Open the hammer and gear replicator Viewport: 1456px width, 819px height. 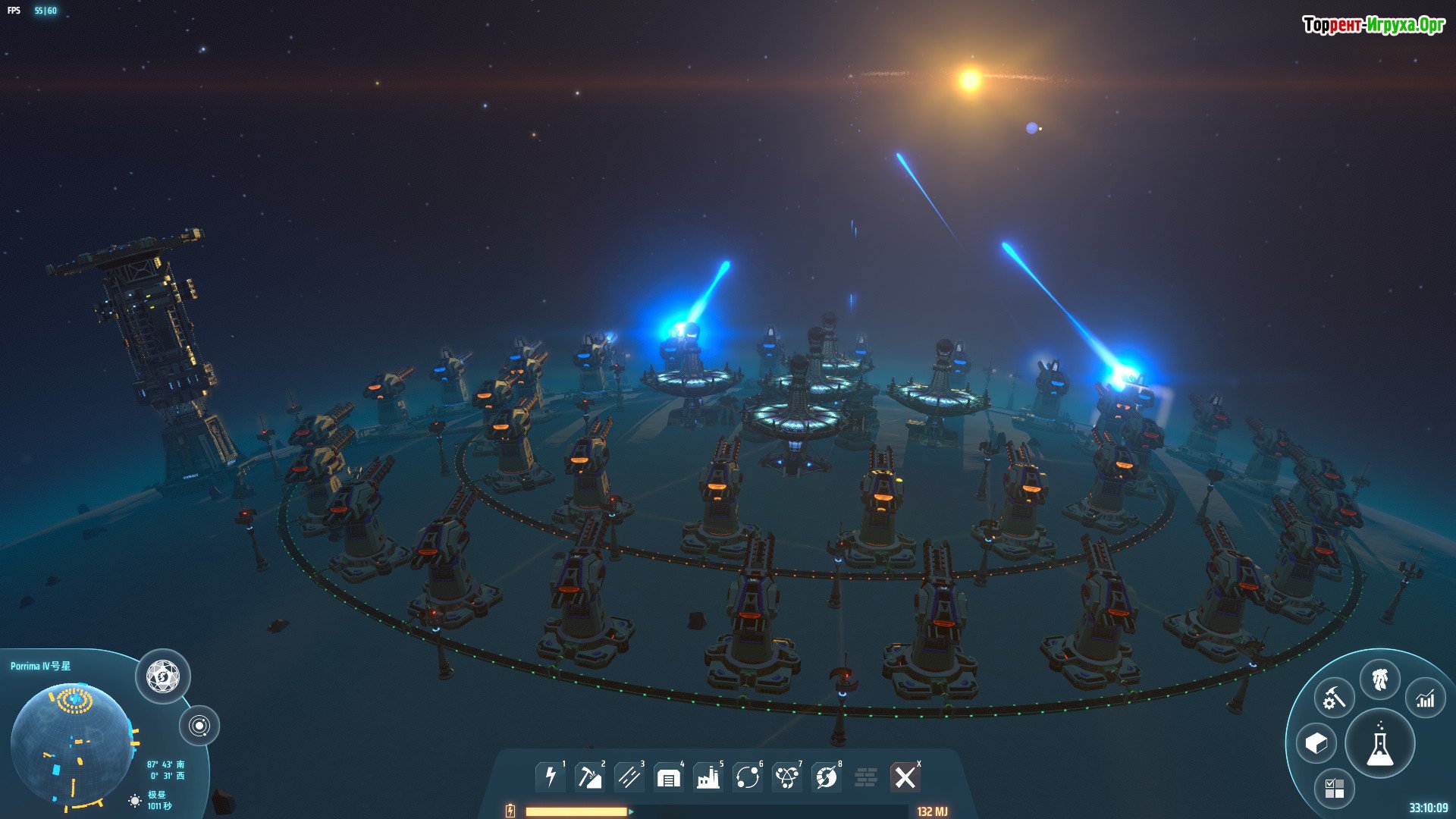pos(1334,698)
